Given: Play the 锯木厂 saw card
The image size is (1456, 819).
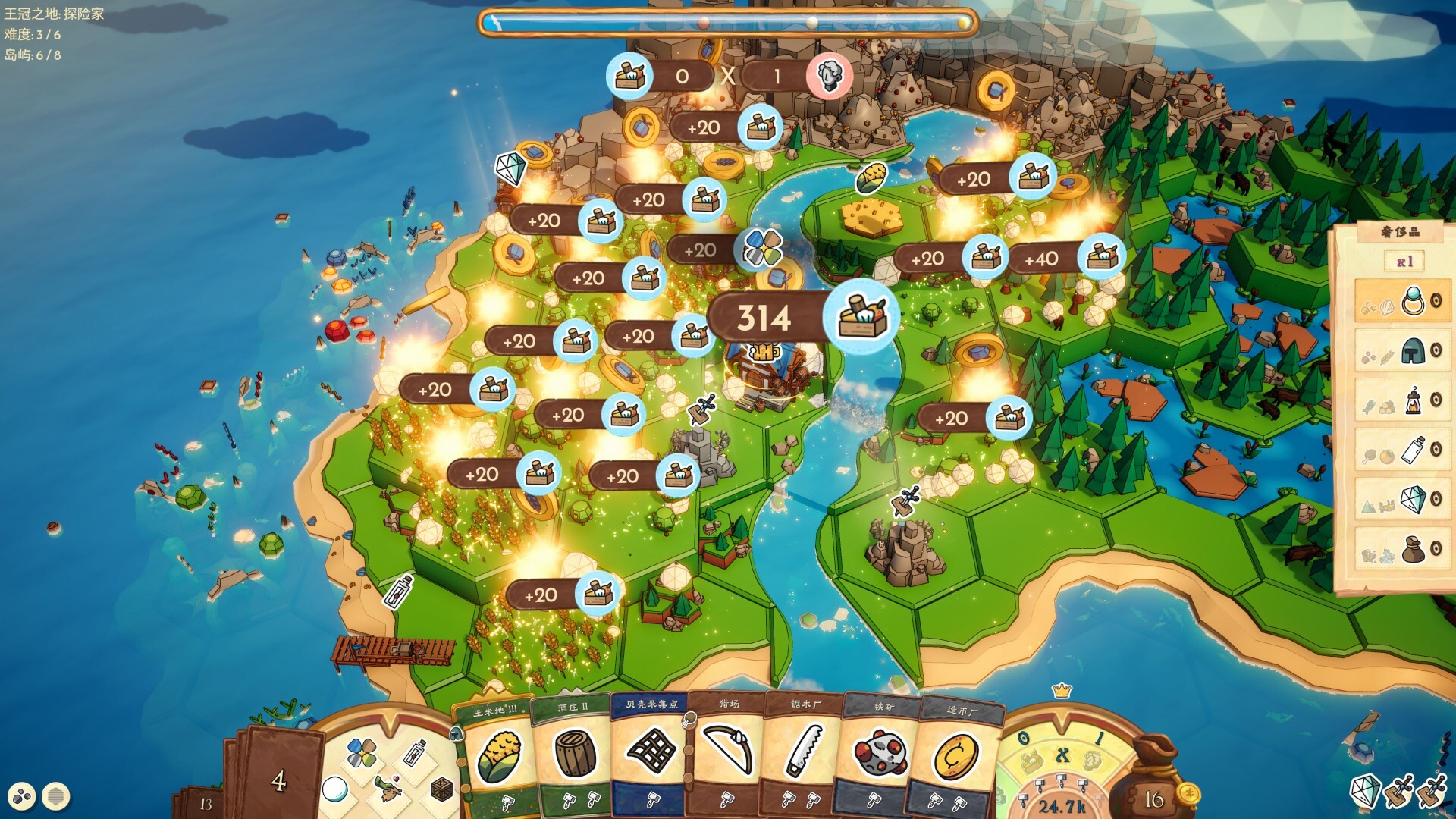Looking at the screenshot, I should [804, 751].
